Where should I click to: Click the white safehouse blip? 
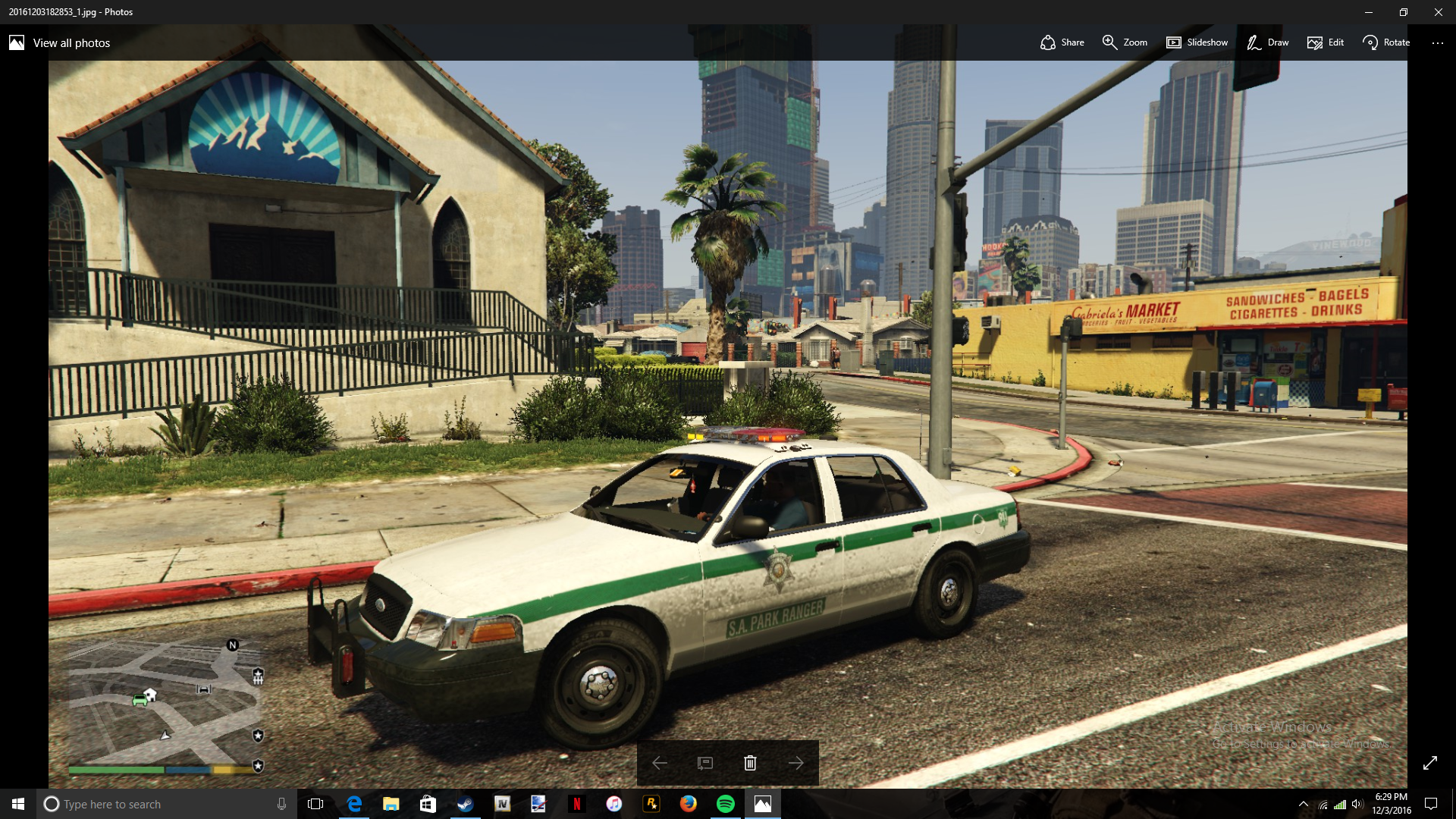[150, 694]
